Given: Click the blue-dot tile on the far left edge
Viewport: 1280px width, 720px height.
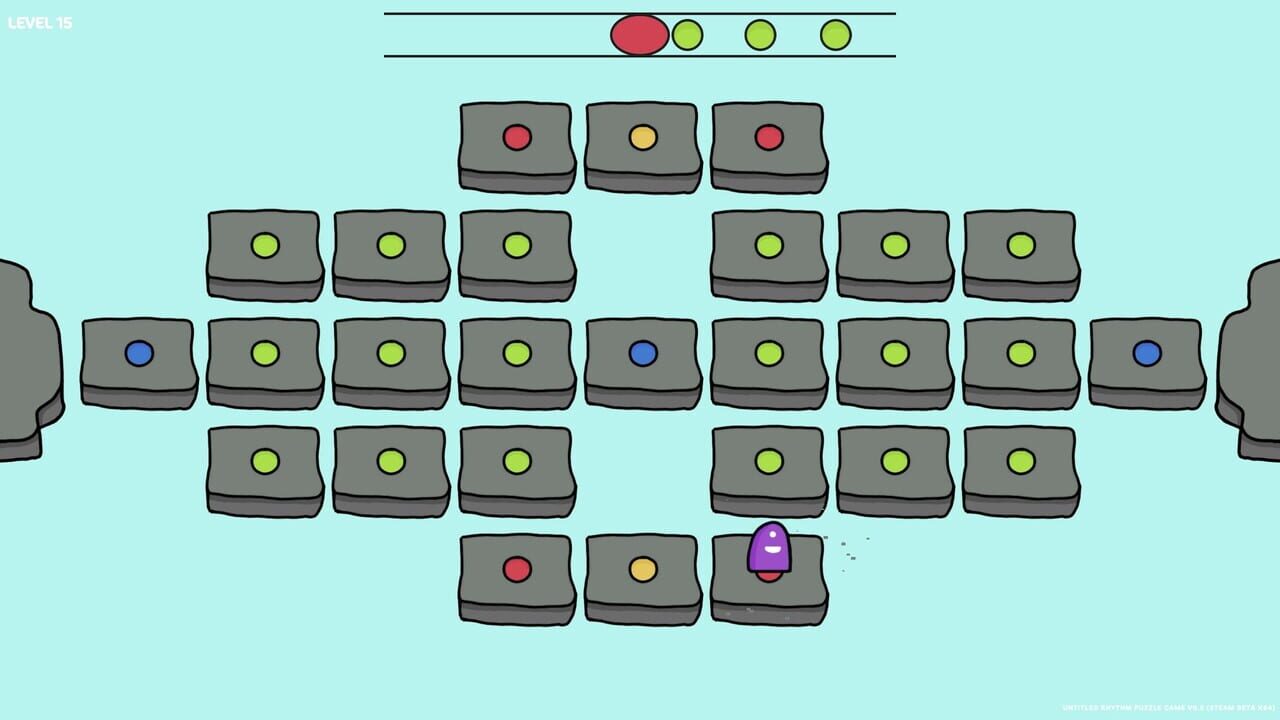Looking at the screenshot, I should (138, 352).
